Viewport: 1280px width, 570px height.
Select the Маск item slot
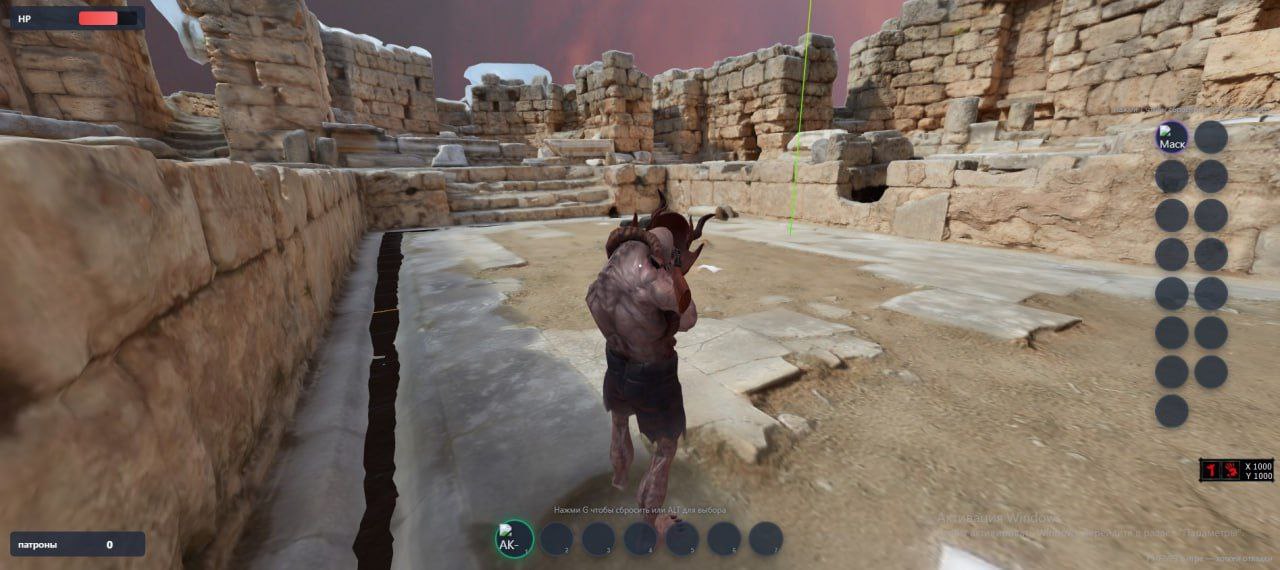1172,138
